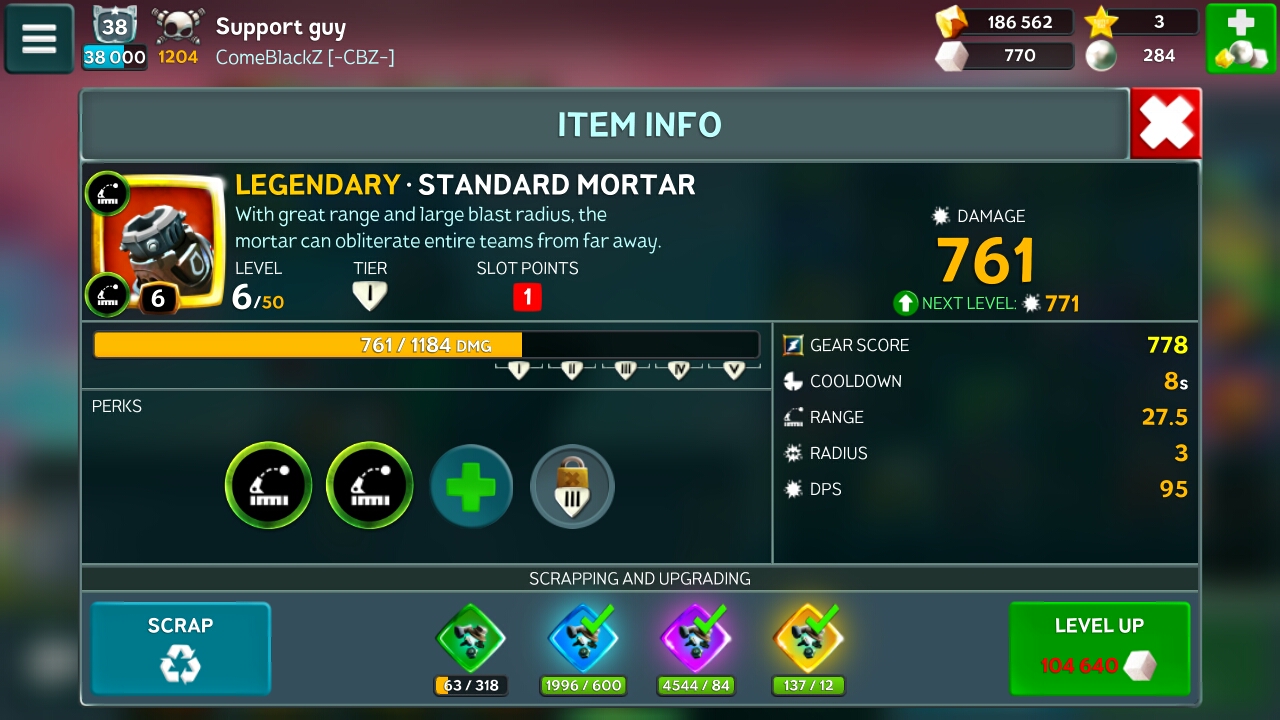
Task: Open the hamburger main menu
Action: point(39,39)
